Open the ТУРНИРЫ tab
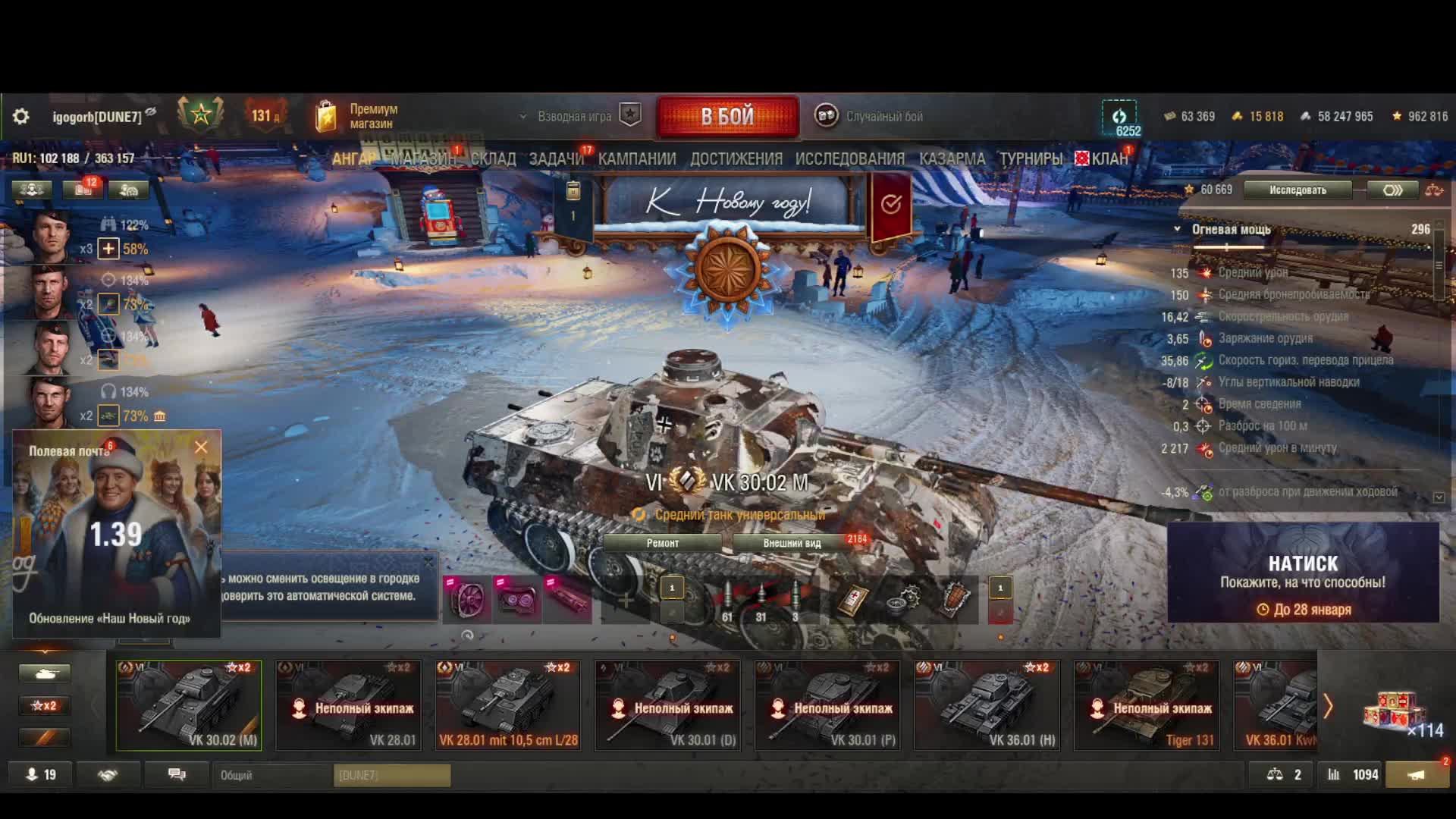Image resolution: width=1456 pixels, height=819 pixels. [1030, 158]
